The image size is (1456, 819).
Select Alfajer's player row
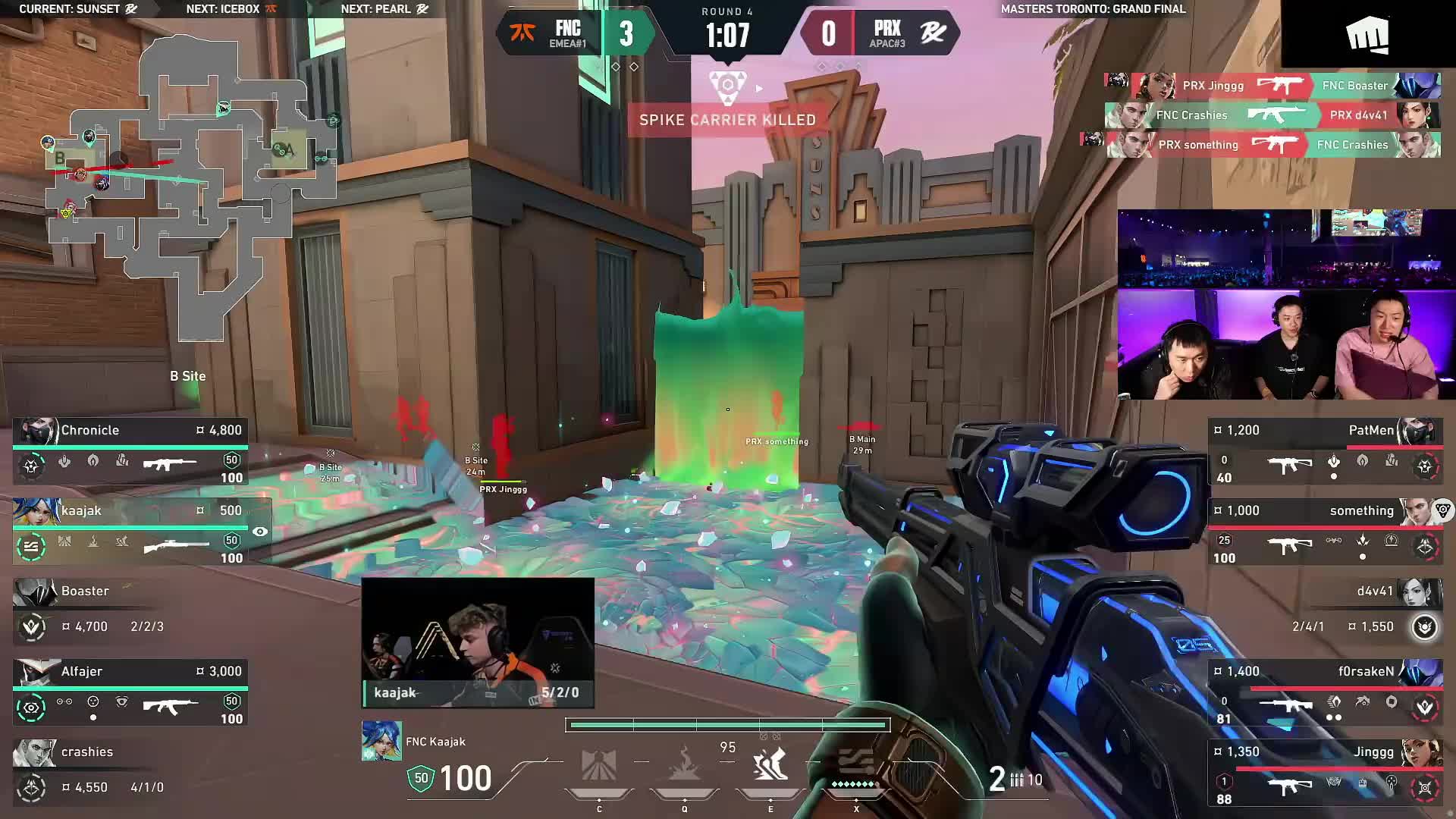[x=130, y=693]
